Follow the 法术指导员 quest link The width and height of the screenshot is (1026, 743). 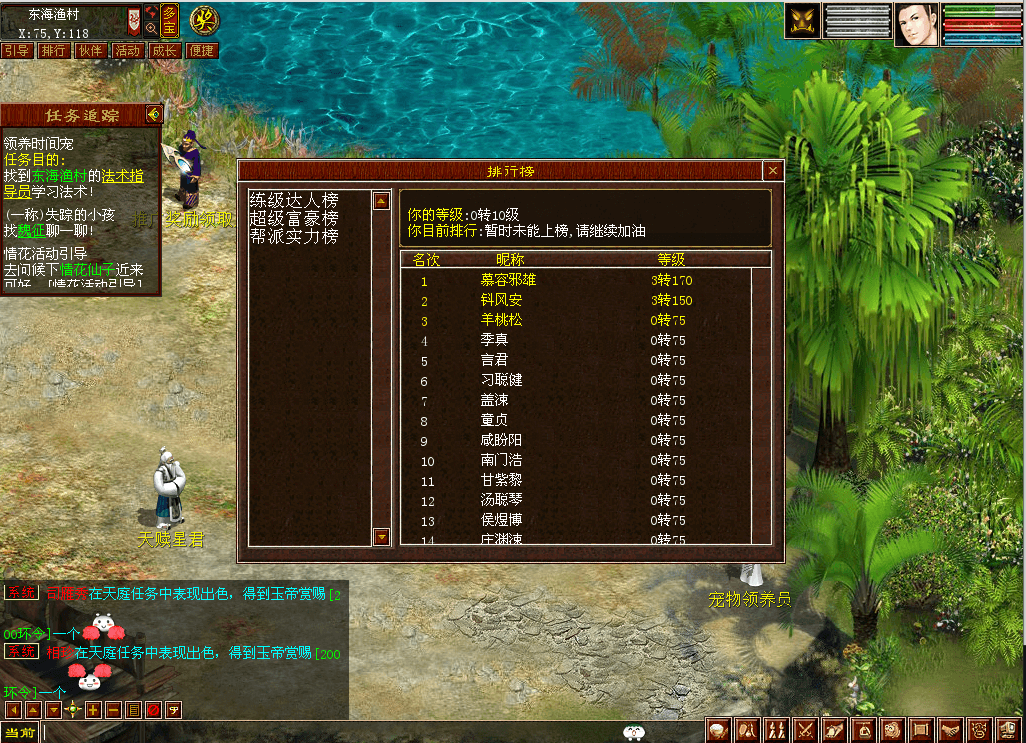point(120,177)
